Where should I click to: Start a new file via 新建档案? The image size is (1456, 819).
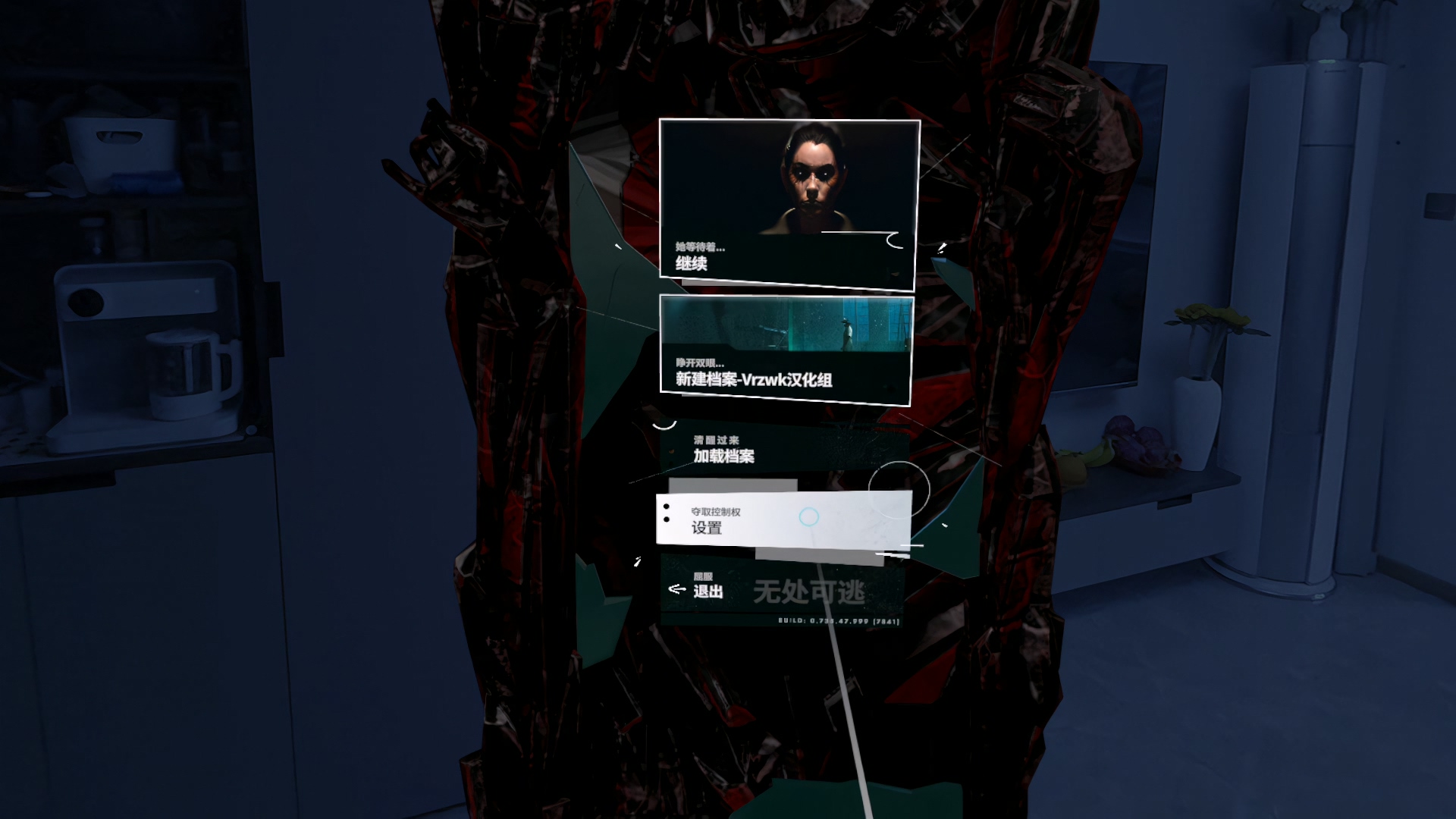pyautogui.click(x=786, y=350)
